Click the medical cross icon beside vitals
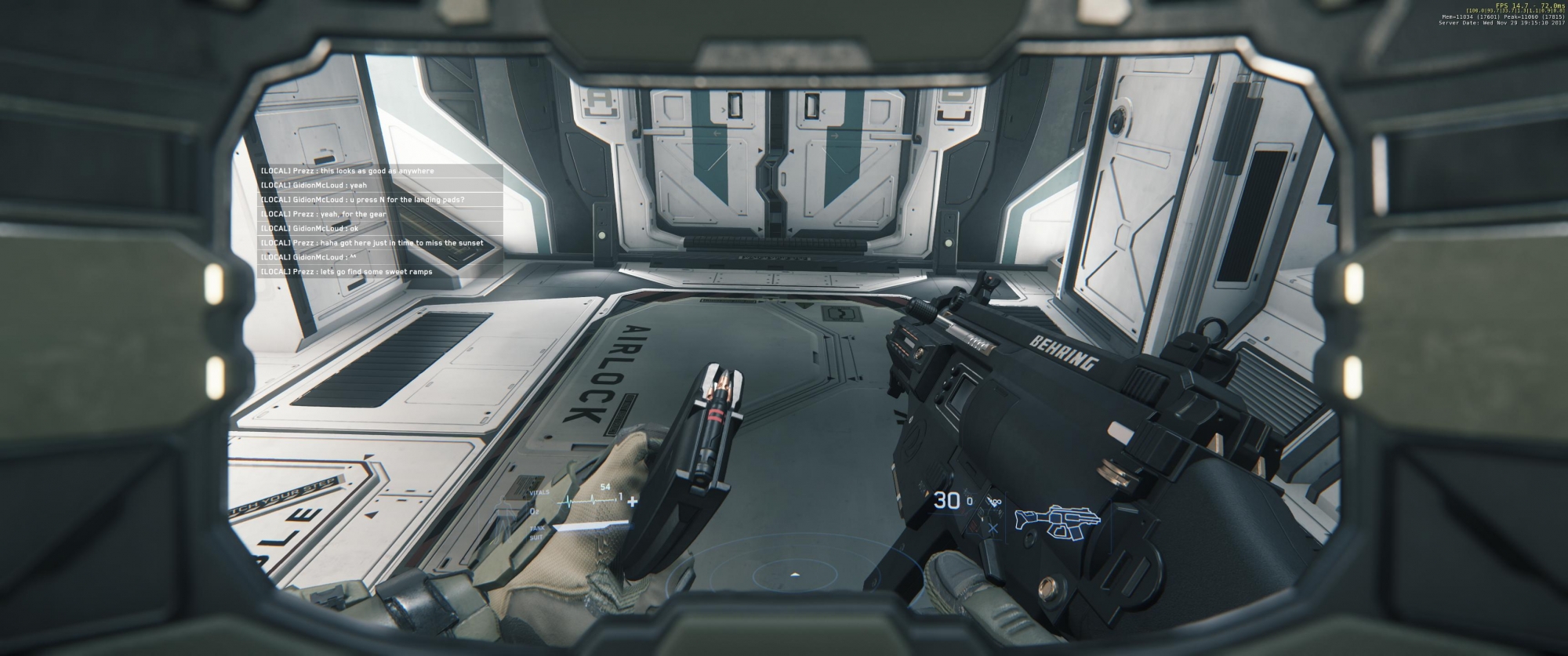1568x656 pixels. point(633,502)
